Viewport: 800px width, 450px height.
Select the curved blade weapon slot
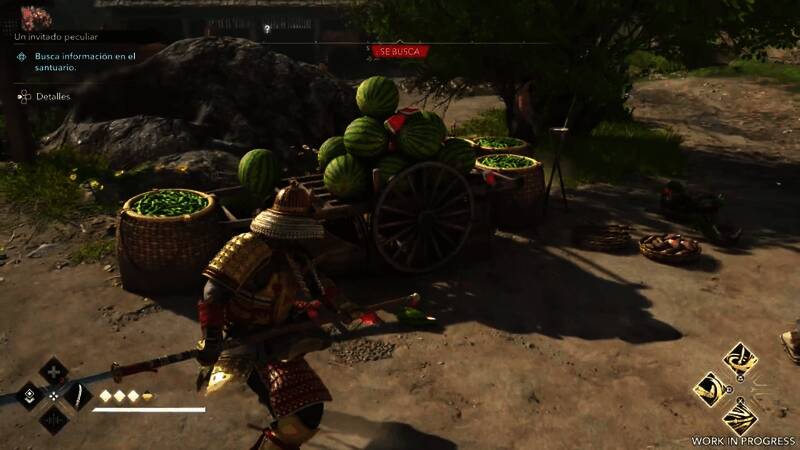(78, 396)
